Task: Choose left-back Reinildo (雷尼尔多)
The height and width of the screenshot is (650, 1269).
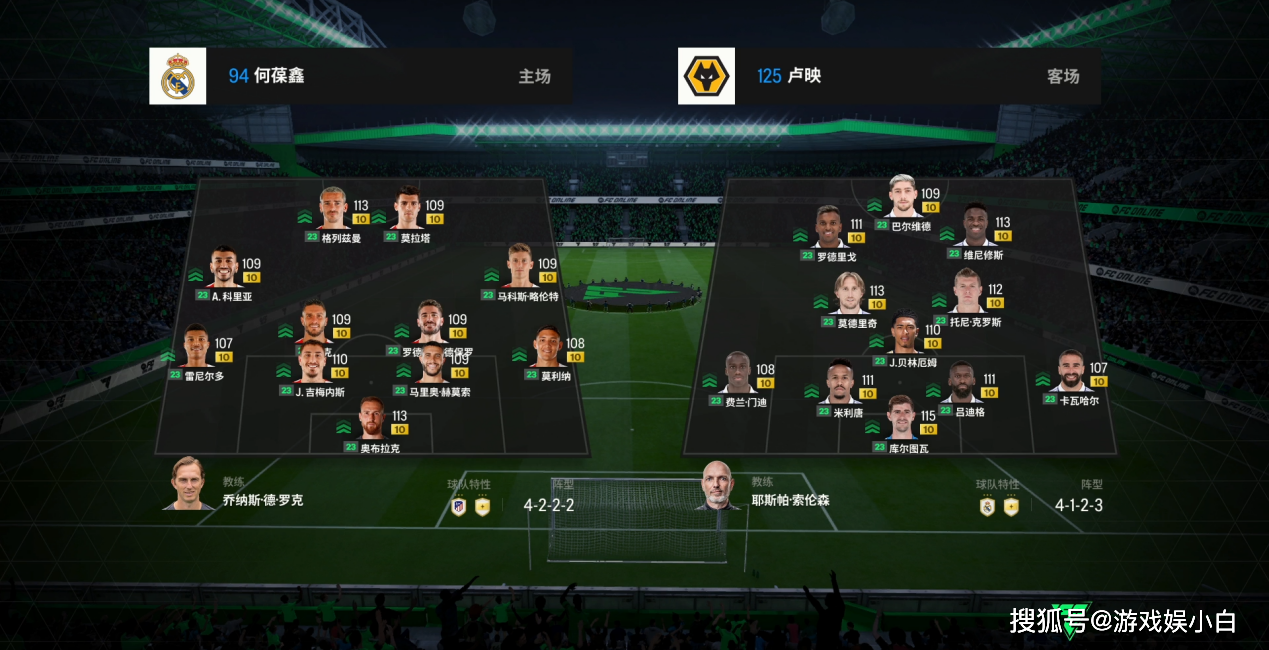Action: pyautogui.click(x=196, y=347)
